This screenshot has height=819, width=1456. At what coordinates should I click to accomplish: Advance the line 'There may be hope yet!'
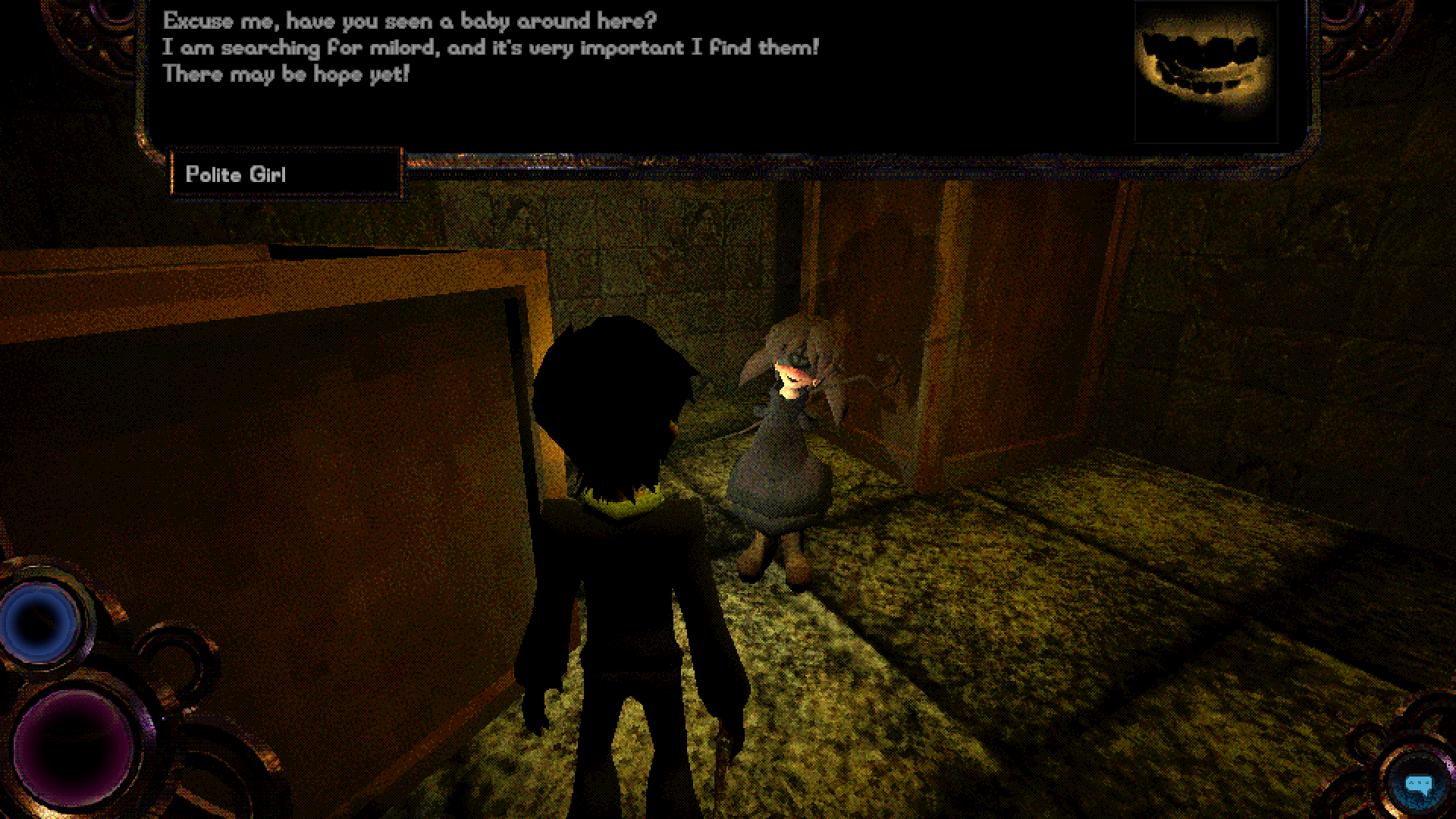click(286, 74)
